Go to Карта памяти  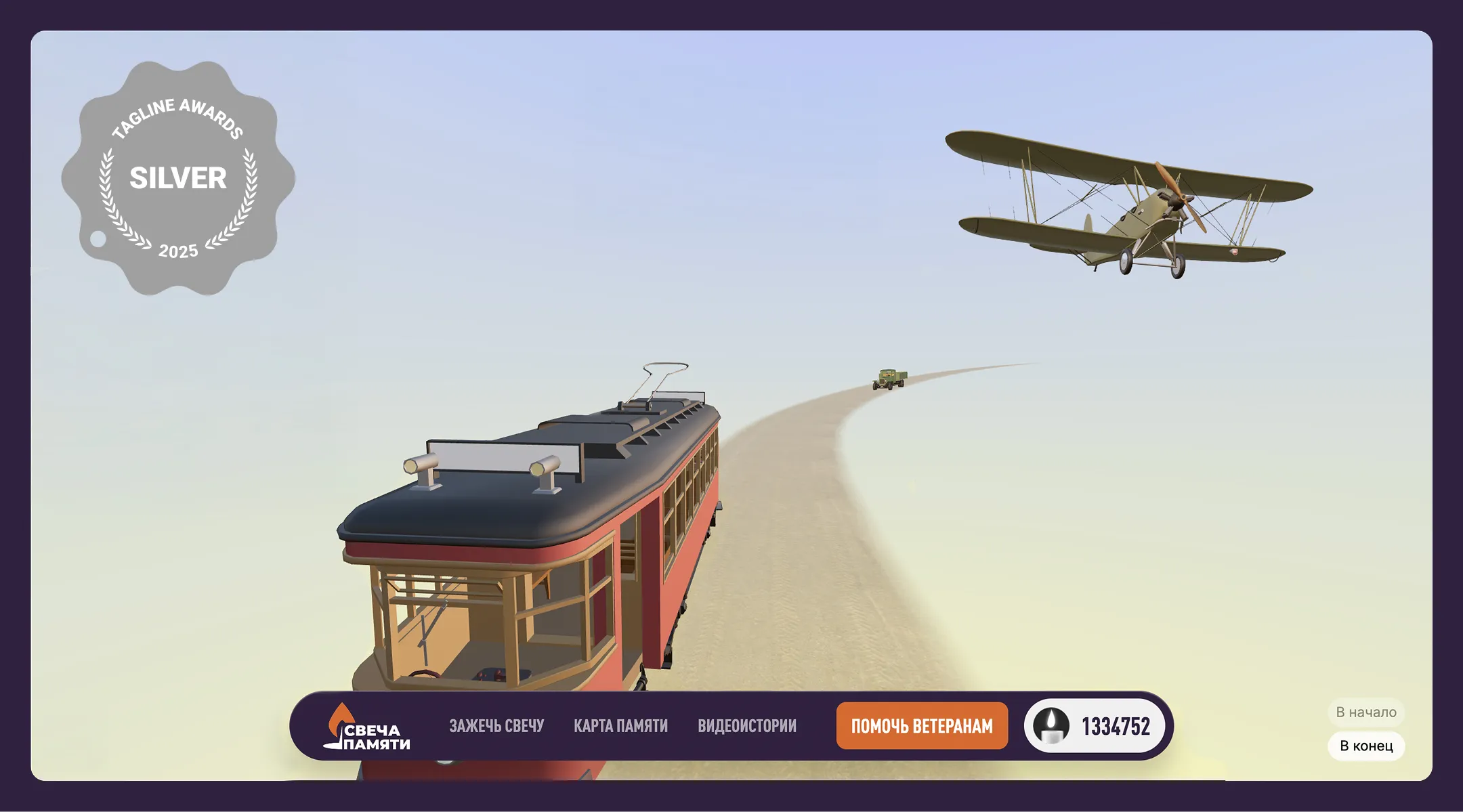click(620, 726)
